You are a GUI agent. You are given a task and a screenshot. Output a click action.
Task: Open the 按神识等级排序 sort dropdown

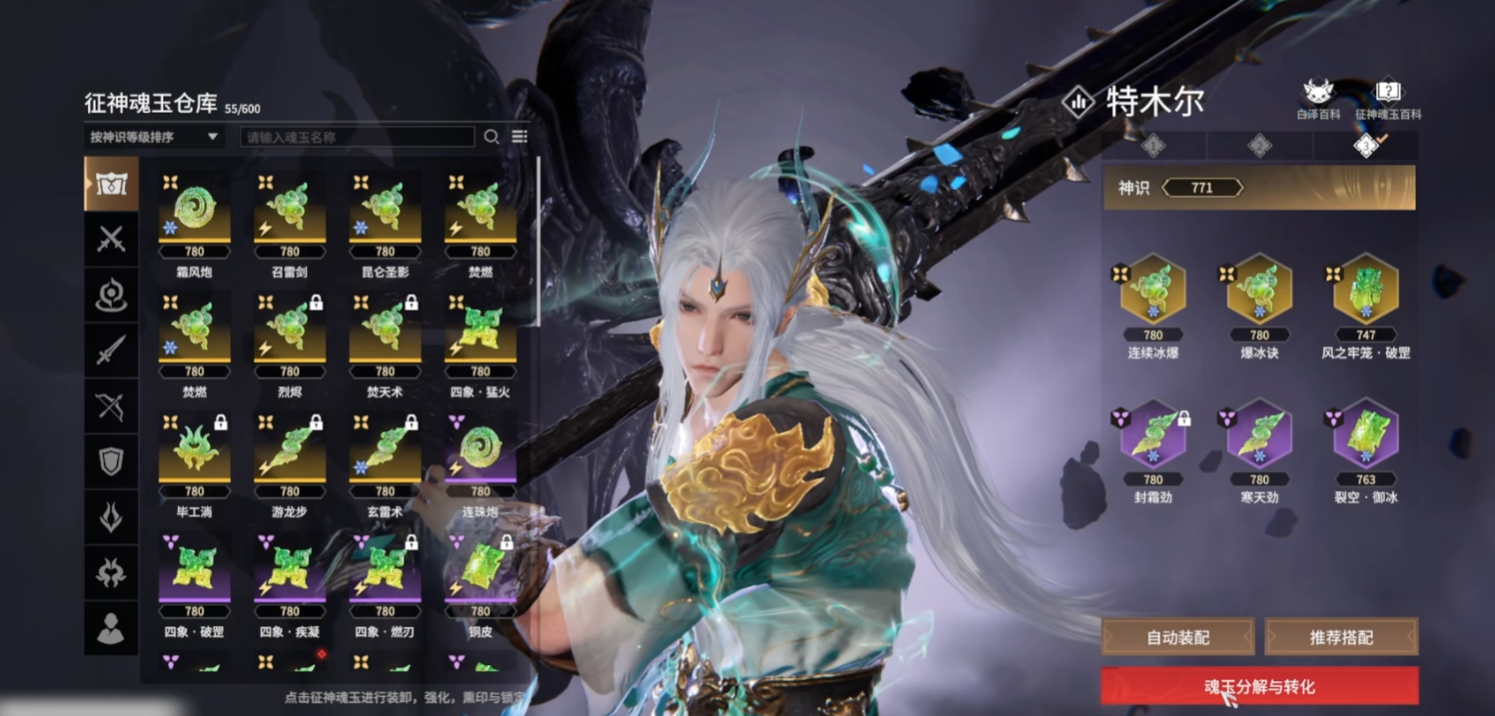pyautogui.click(x=154, y=137)
